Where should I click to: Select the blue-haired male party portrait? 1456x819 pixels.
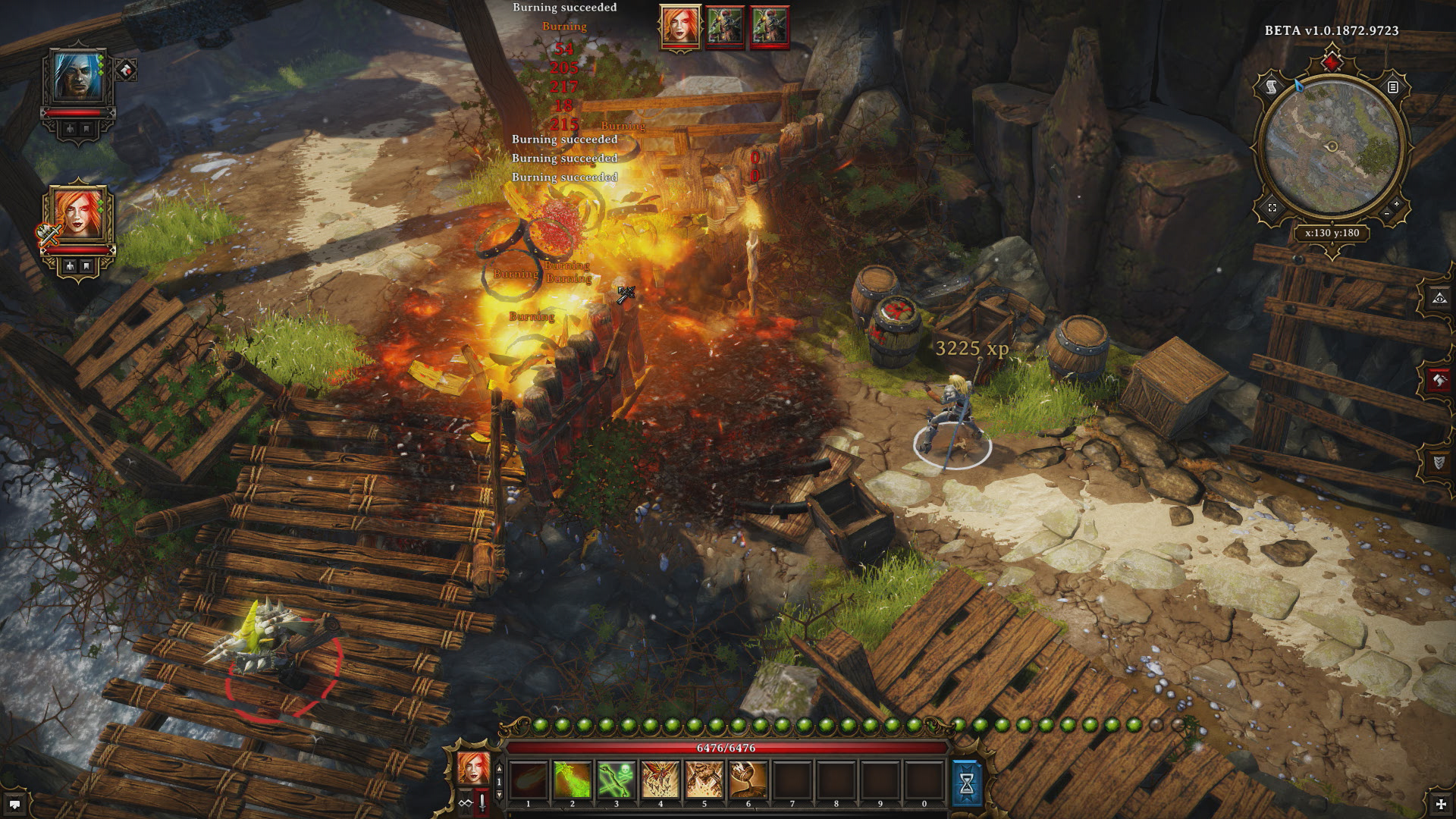(79, 78)
